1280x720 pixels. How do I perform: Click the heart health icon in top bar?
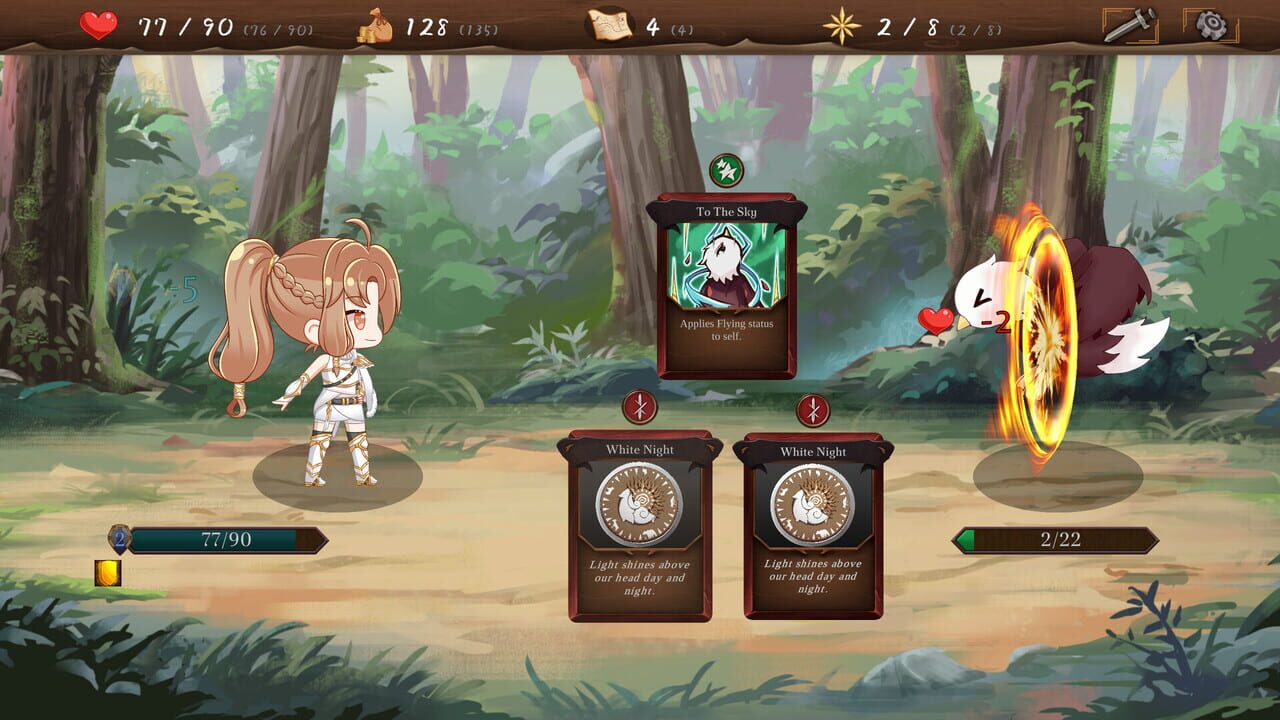click(x=97, y=24)
